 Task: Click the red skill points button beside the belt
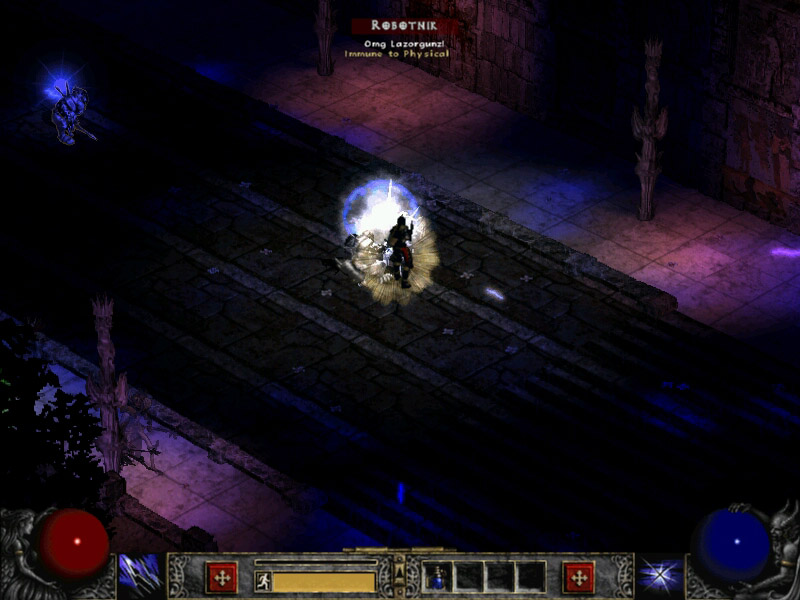coord(578,577)
